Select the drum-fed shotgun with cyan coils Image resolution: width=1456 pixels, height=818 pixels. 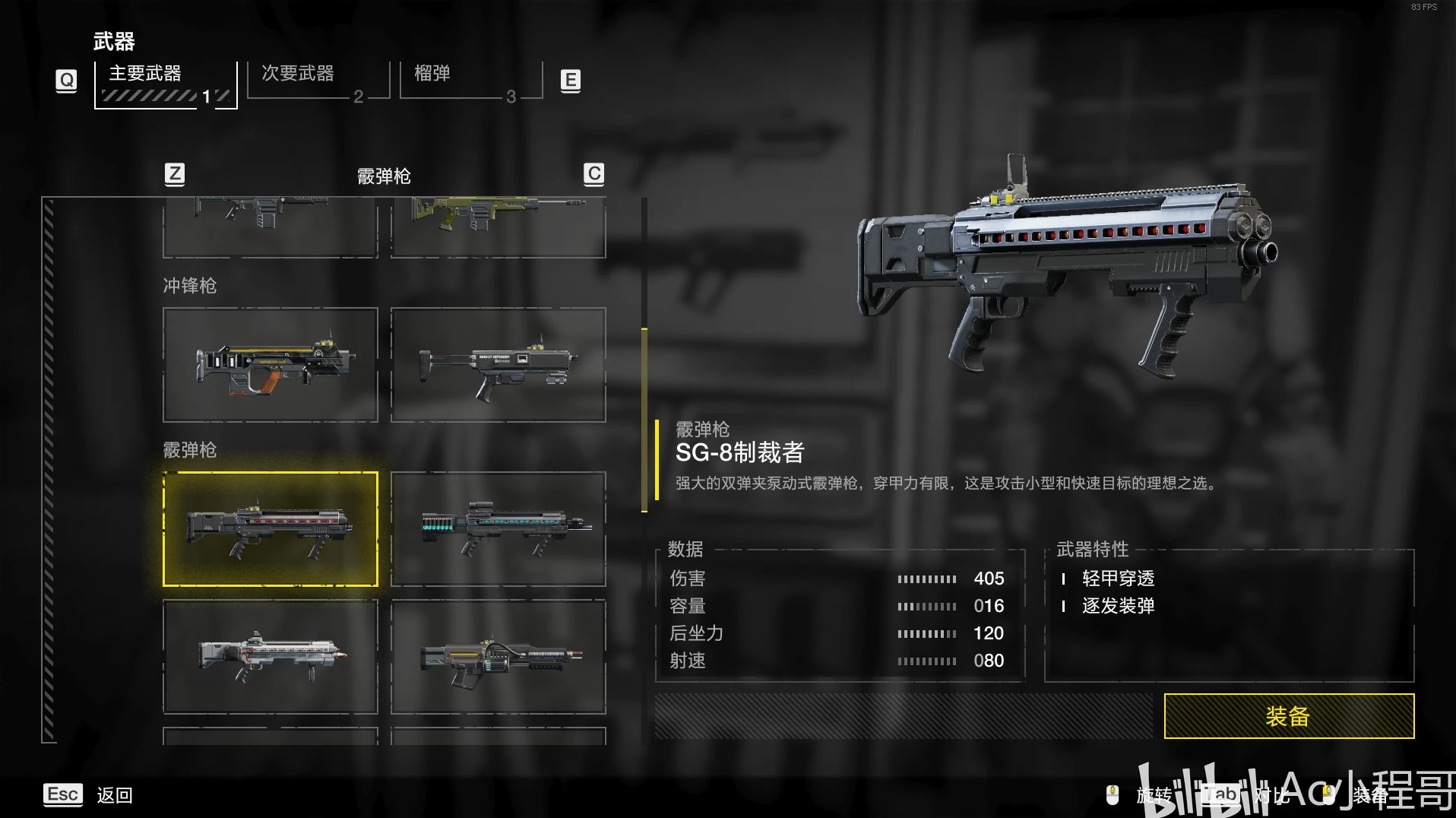(x=499, y=657)
